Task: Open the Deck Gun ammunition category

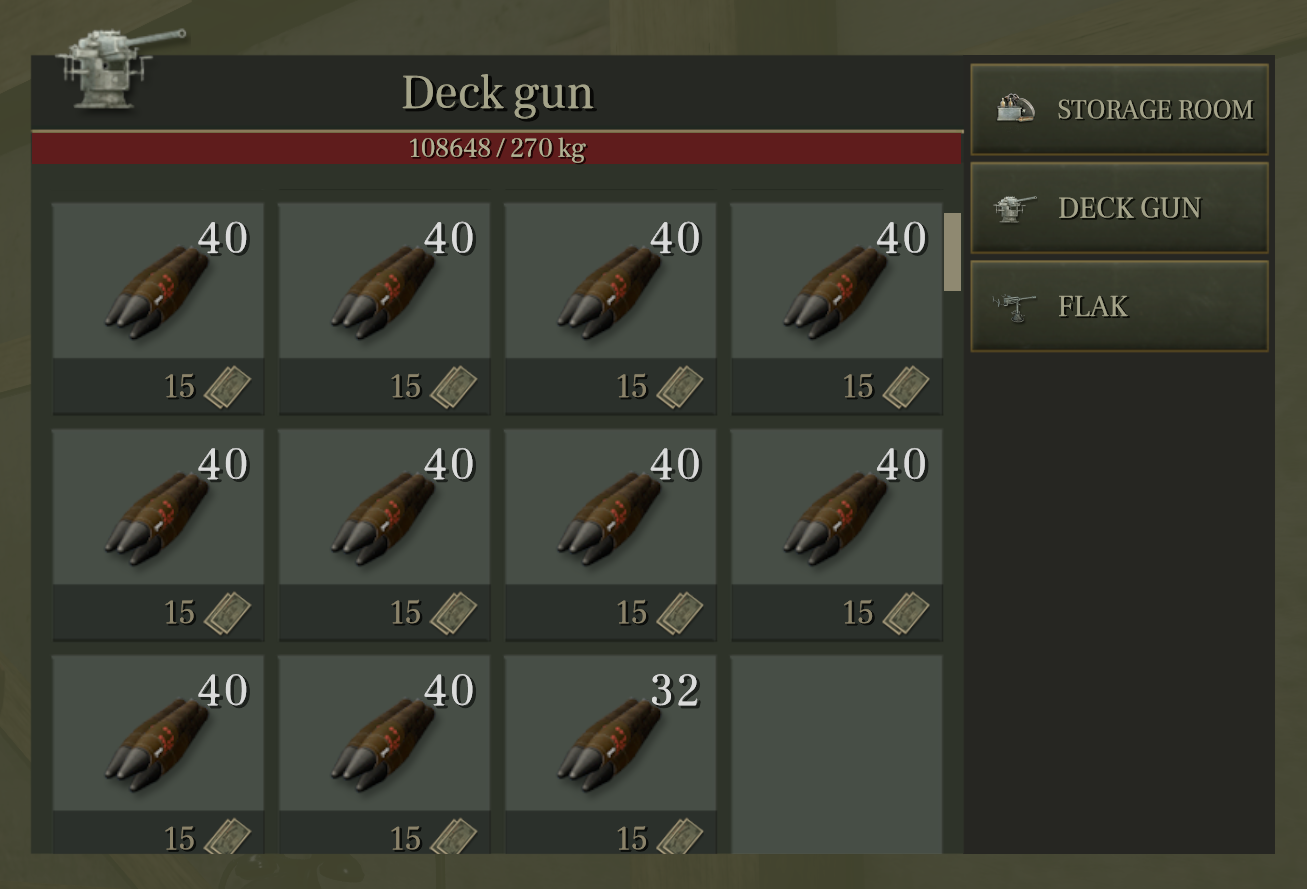Action: pos(1120,207)
